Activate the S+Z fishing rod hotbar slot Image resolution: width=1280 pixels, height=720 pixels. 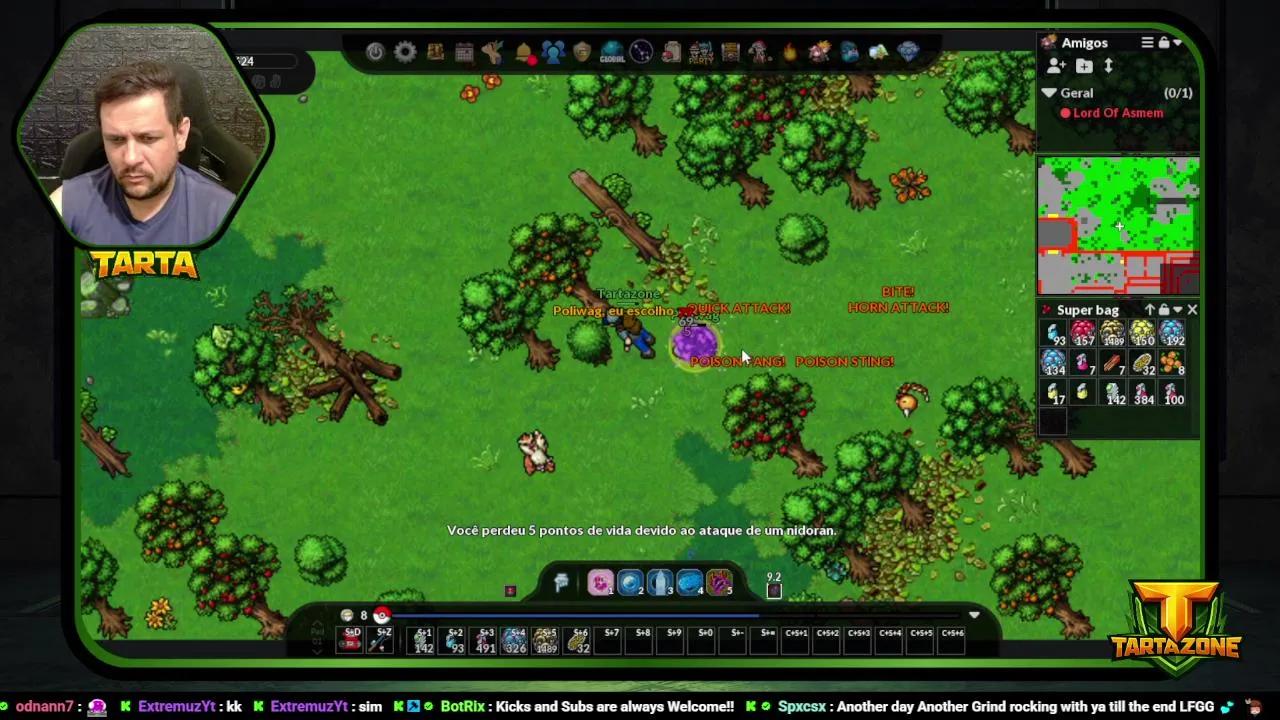tap(381, 640)
